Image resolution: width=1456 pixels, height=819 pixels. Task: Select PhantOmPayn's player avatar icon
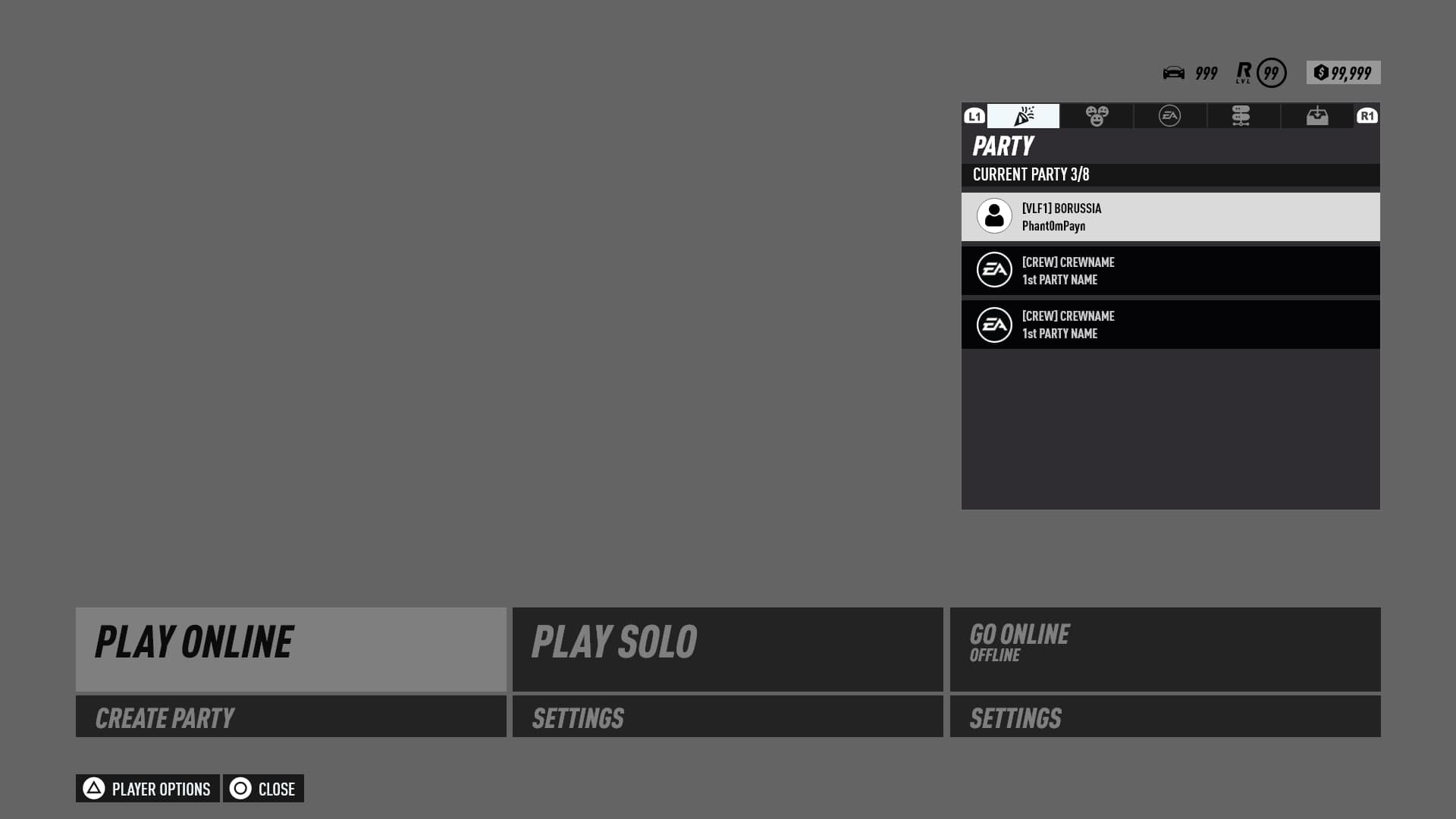coord(994,216)
